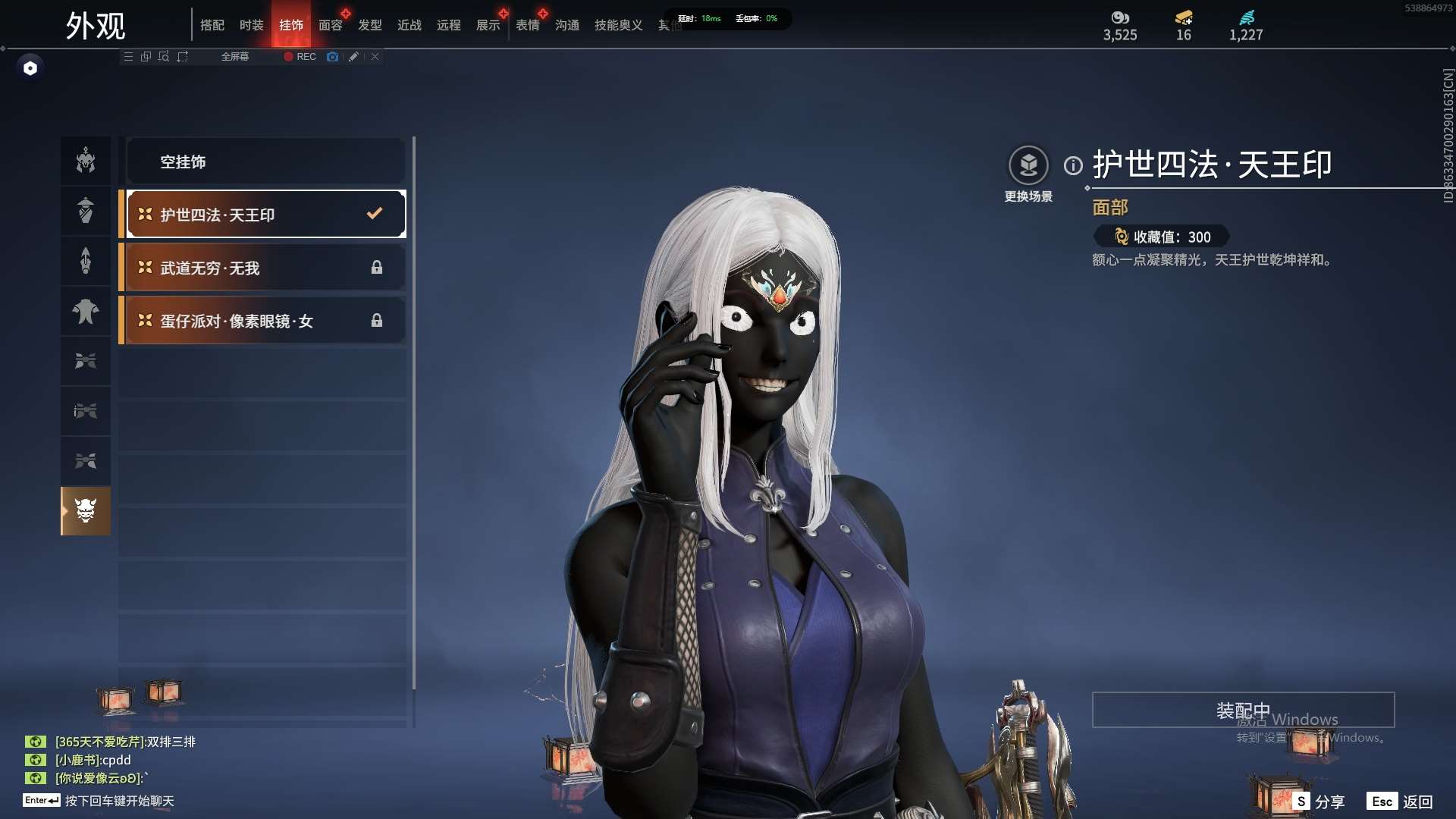Close the screen recorder toolbar

[375, 57]
